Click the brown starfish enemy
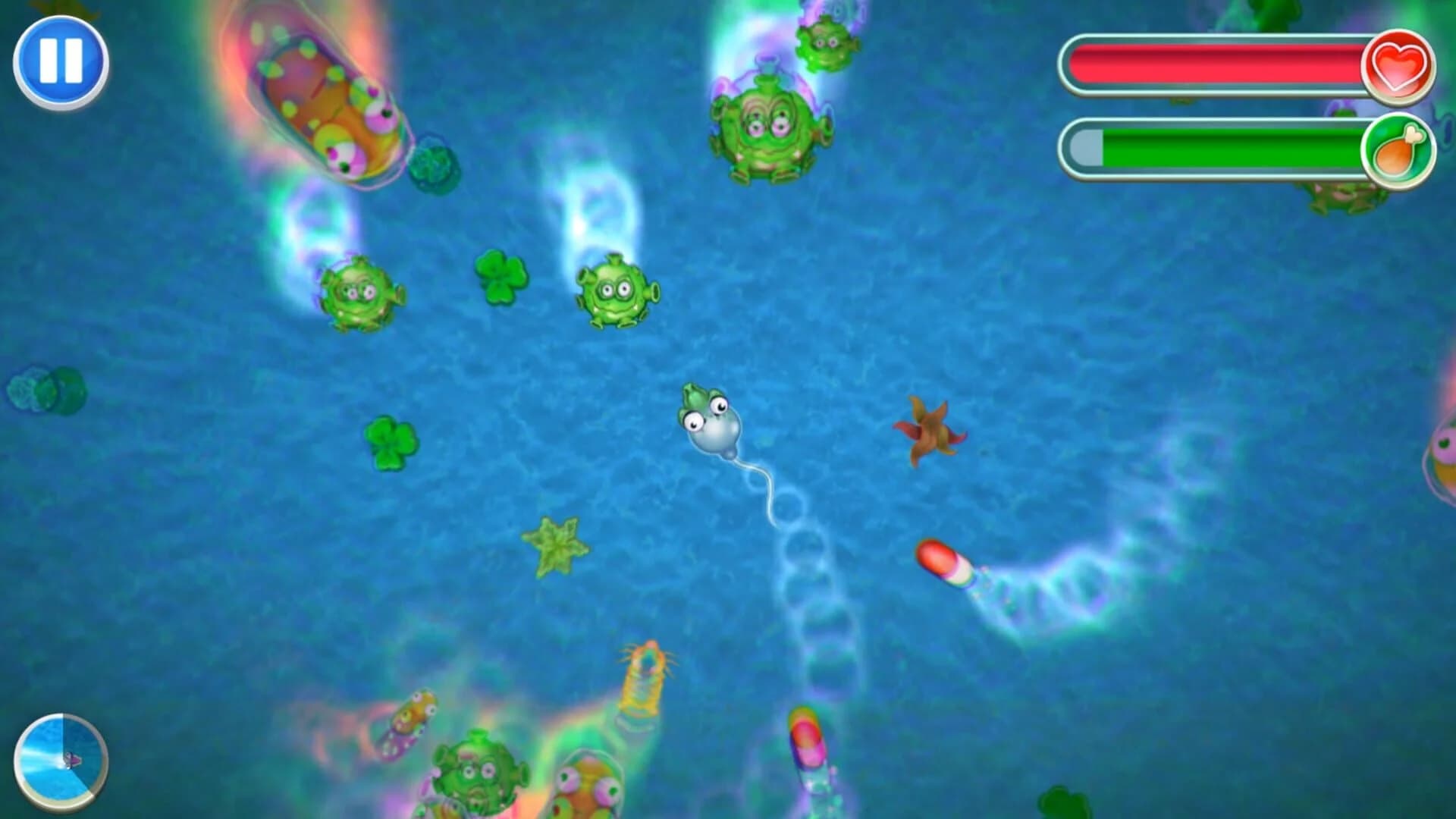Image resolution: width=1456 pixels, height=819 pixels. [931, 428]
